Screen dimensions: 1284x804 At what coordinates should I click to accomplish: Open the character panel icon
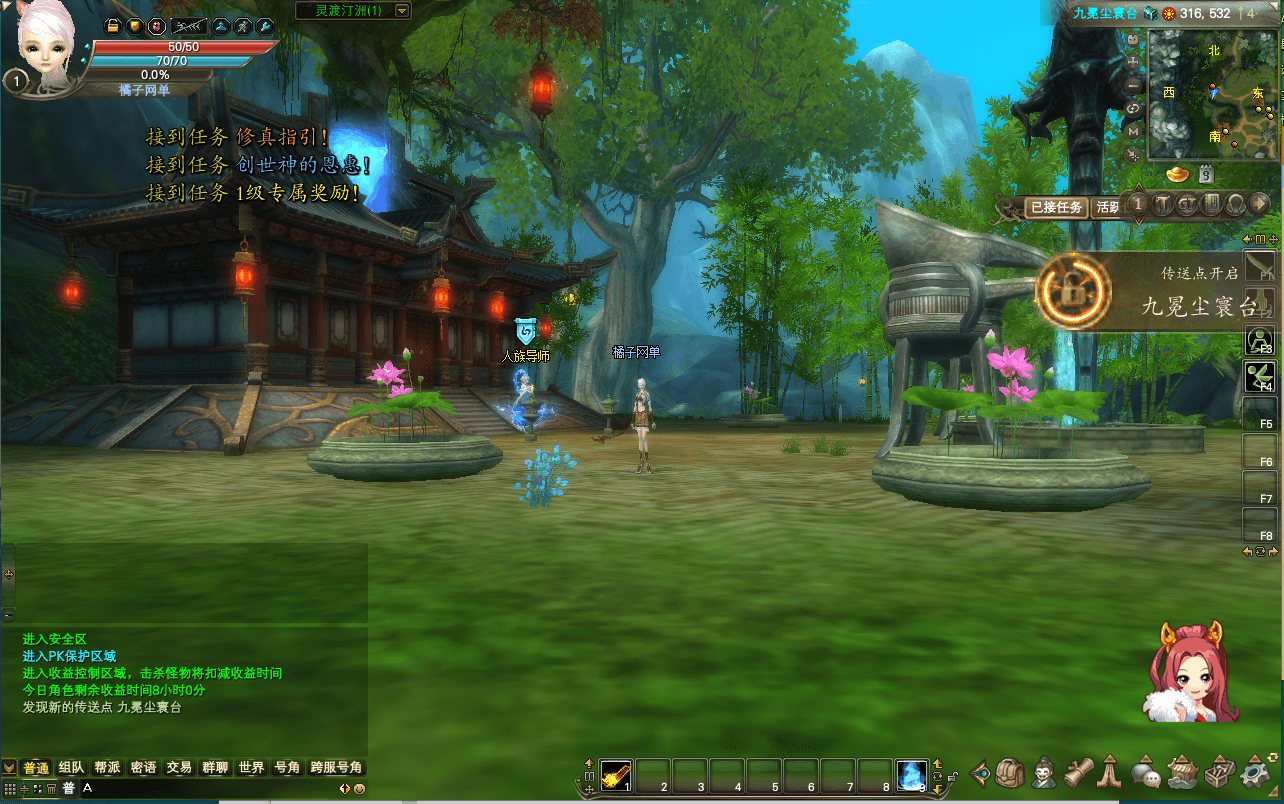1045,773
